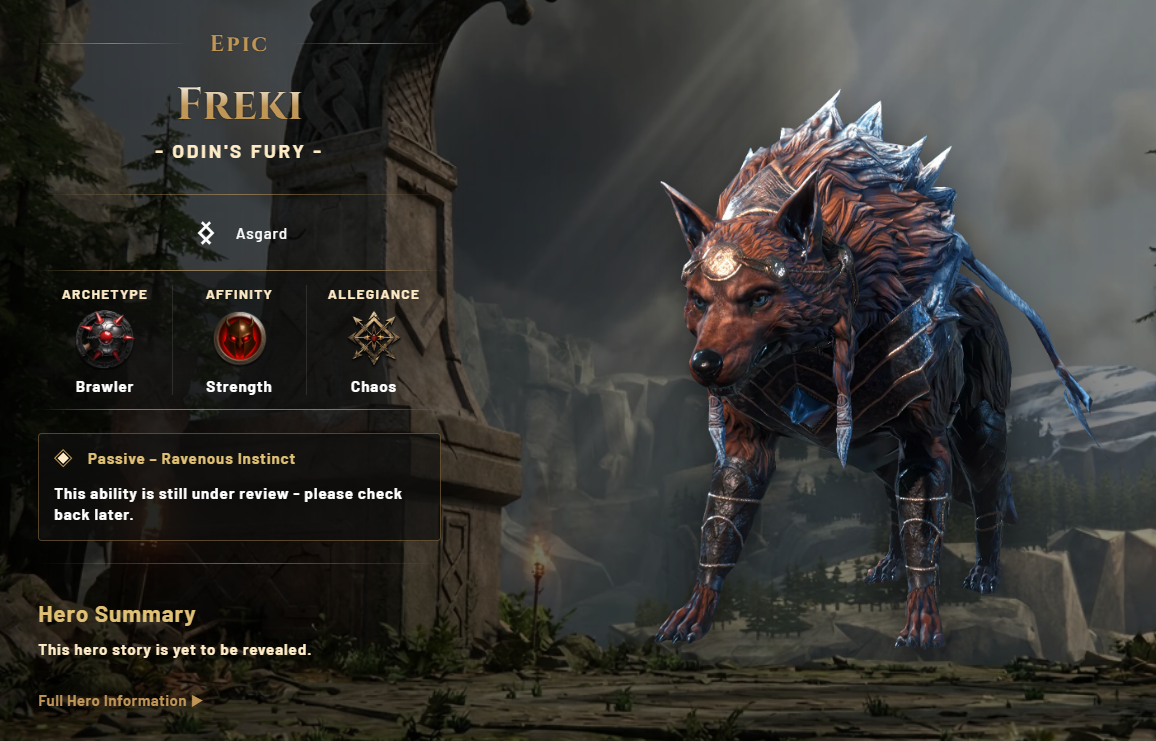The image size is (1156, 741).
Task: Click the Brawler archetype icon
Action: point(104,339)
